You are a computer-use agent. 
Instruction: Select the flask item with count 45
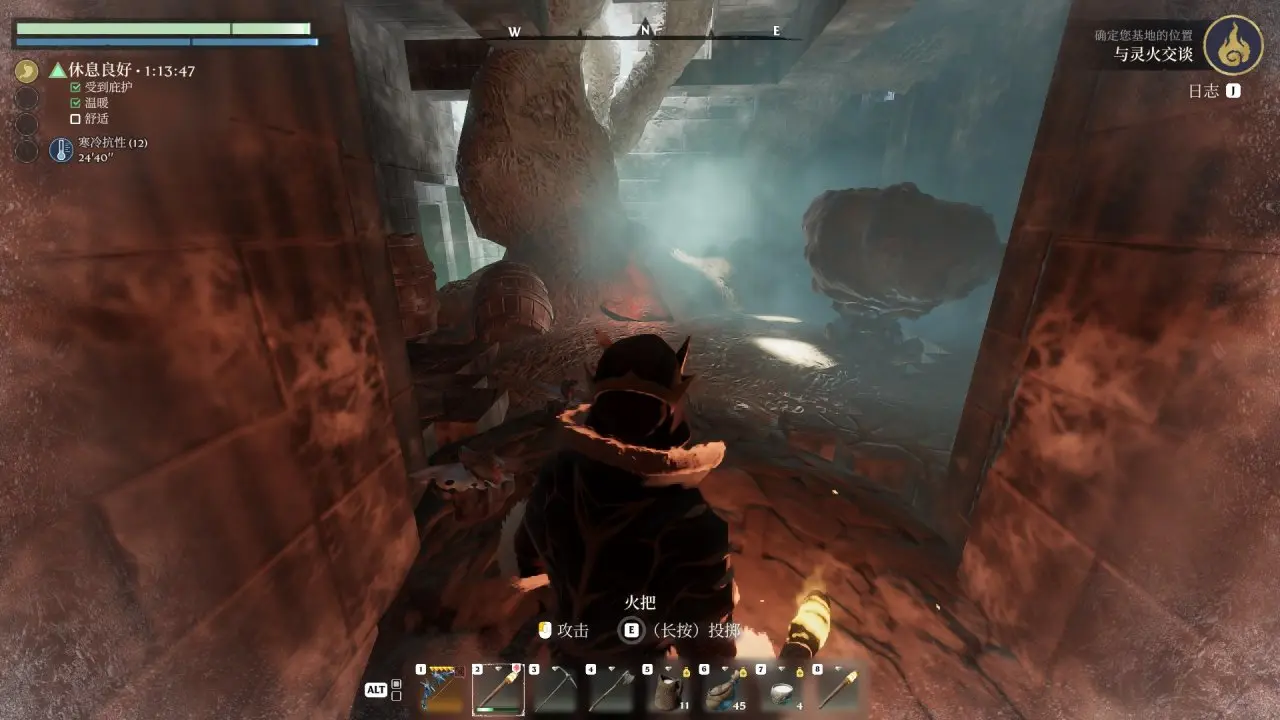(x=725, y=689)
